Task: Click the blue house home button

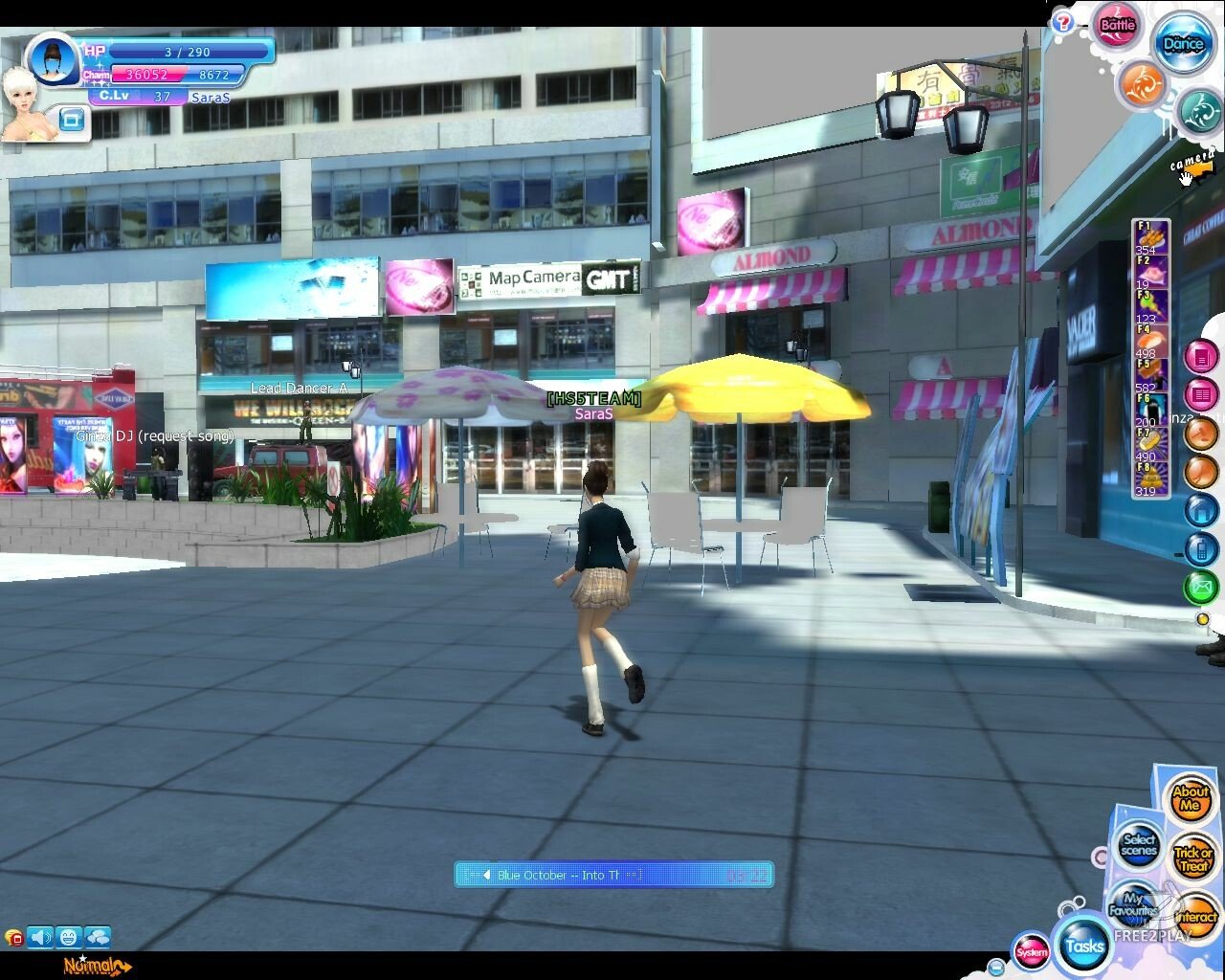Action: (1201, 510)
